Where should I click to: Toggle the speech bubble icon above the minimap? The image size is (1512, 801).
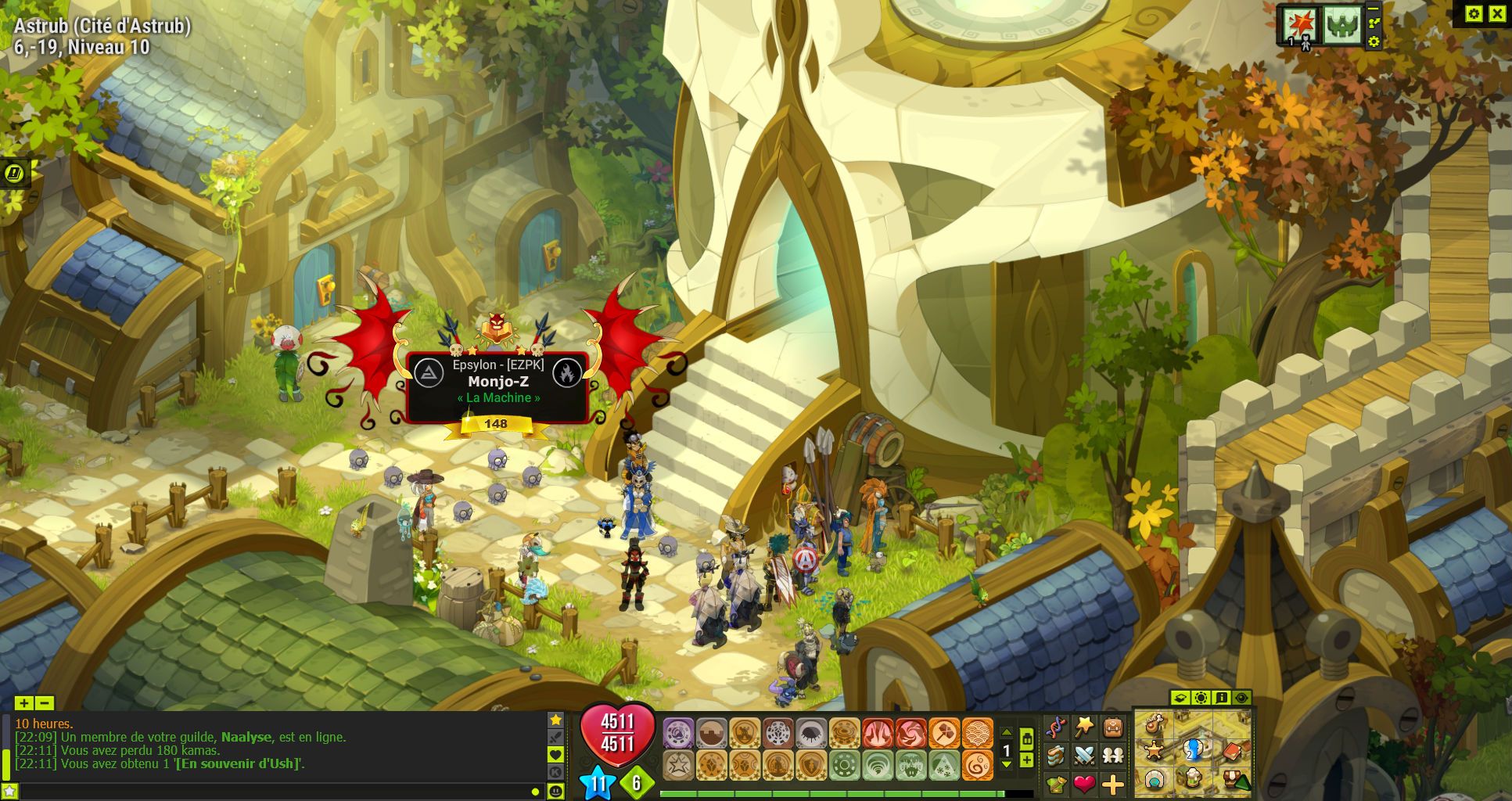point(1222,698)
